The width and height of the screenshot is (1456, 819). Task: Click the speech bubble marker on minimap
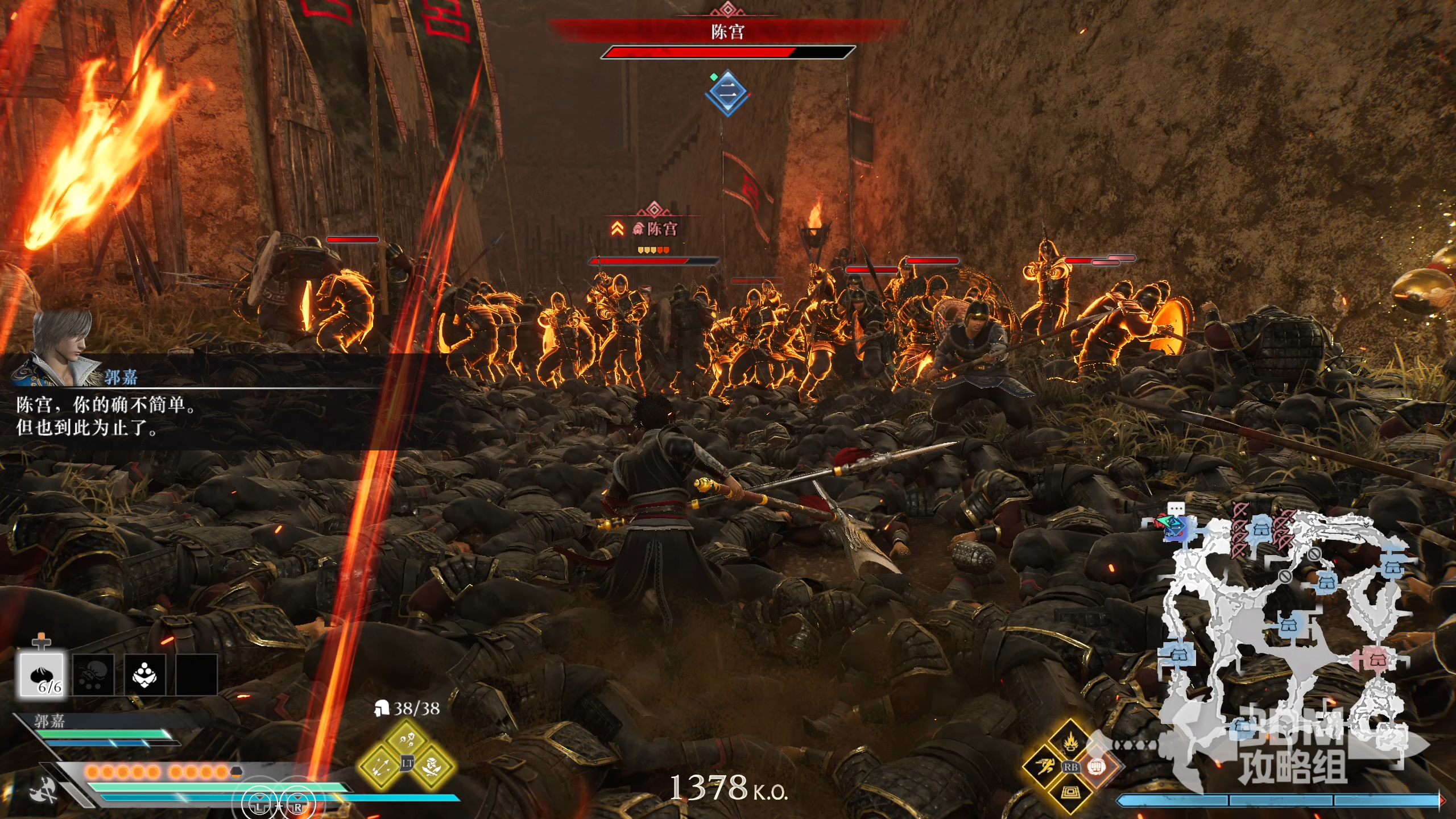pyautogui.click(x=1176, y=509)
